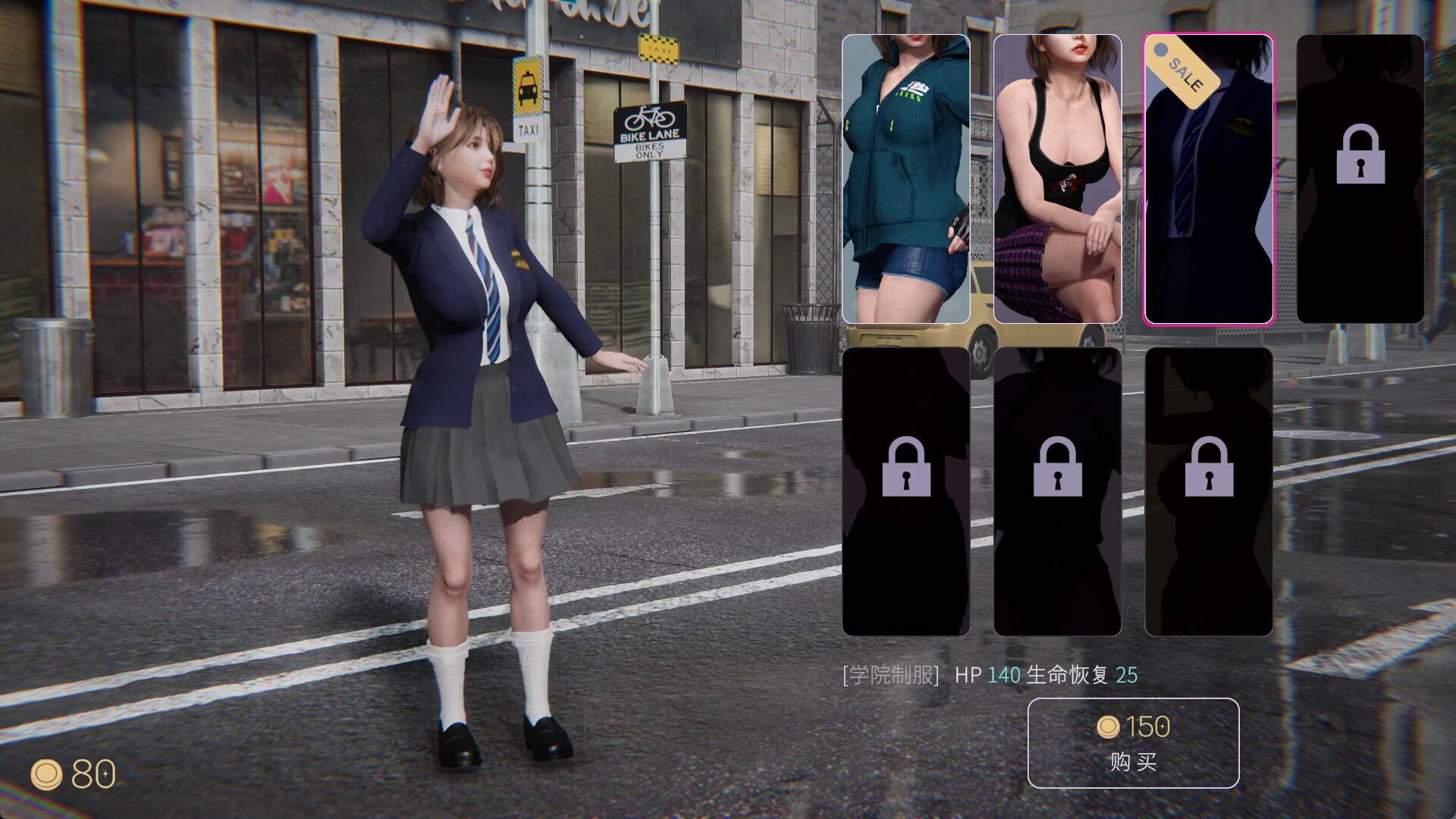Image resolution: width=1456 pixels, height=819 pixels.
Task: Click the SALE tag on the uniform outfit
Action: 1181,72
